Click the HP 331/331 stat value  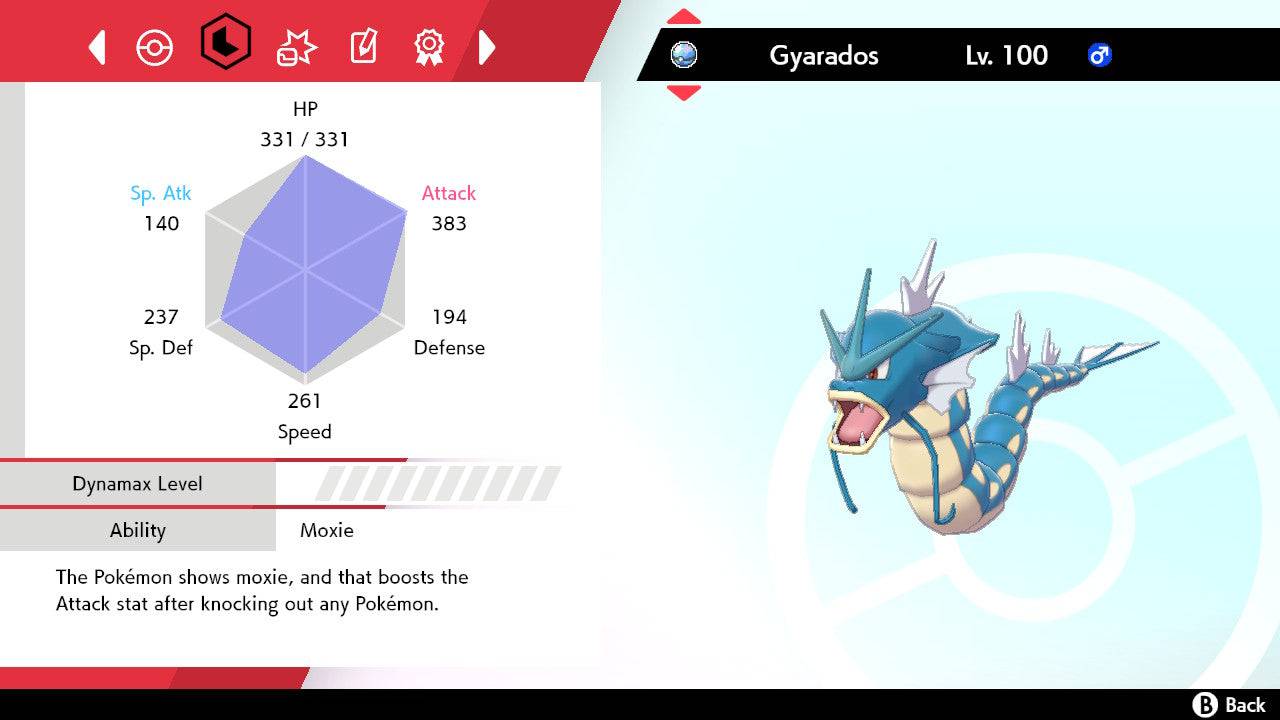point(306,140)
